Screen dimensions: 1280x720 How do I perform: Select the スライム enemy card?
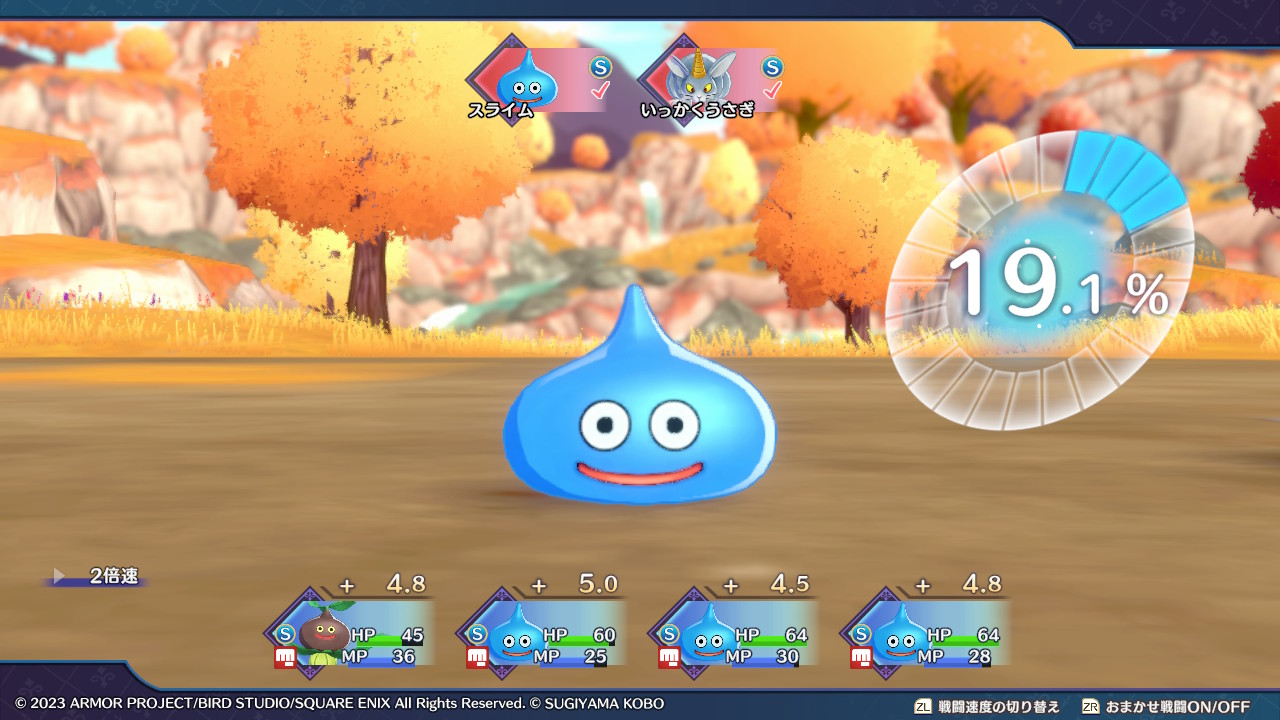pyautogui.click(x=538, y=80)
